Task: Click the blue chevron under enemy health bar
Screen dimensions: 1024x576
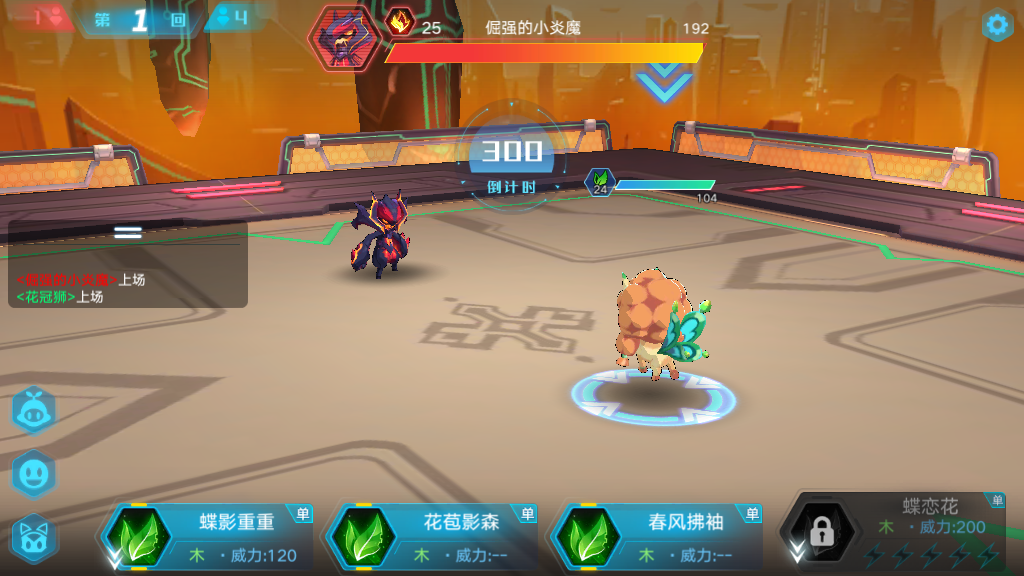Action: click(x=664, y=83)
